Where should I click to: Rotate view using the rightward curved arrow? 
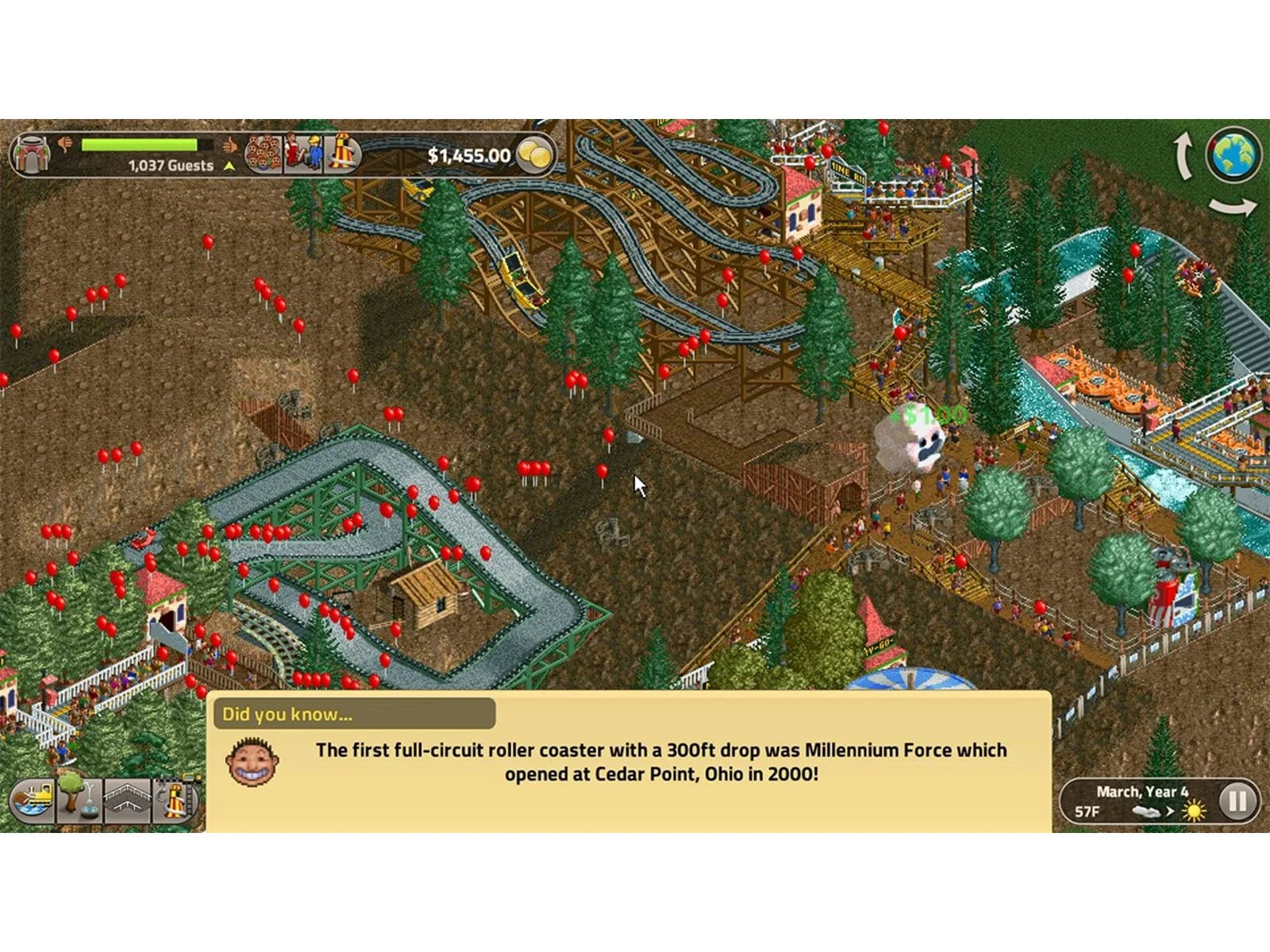1233,207
